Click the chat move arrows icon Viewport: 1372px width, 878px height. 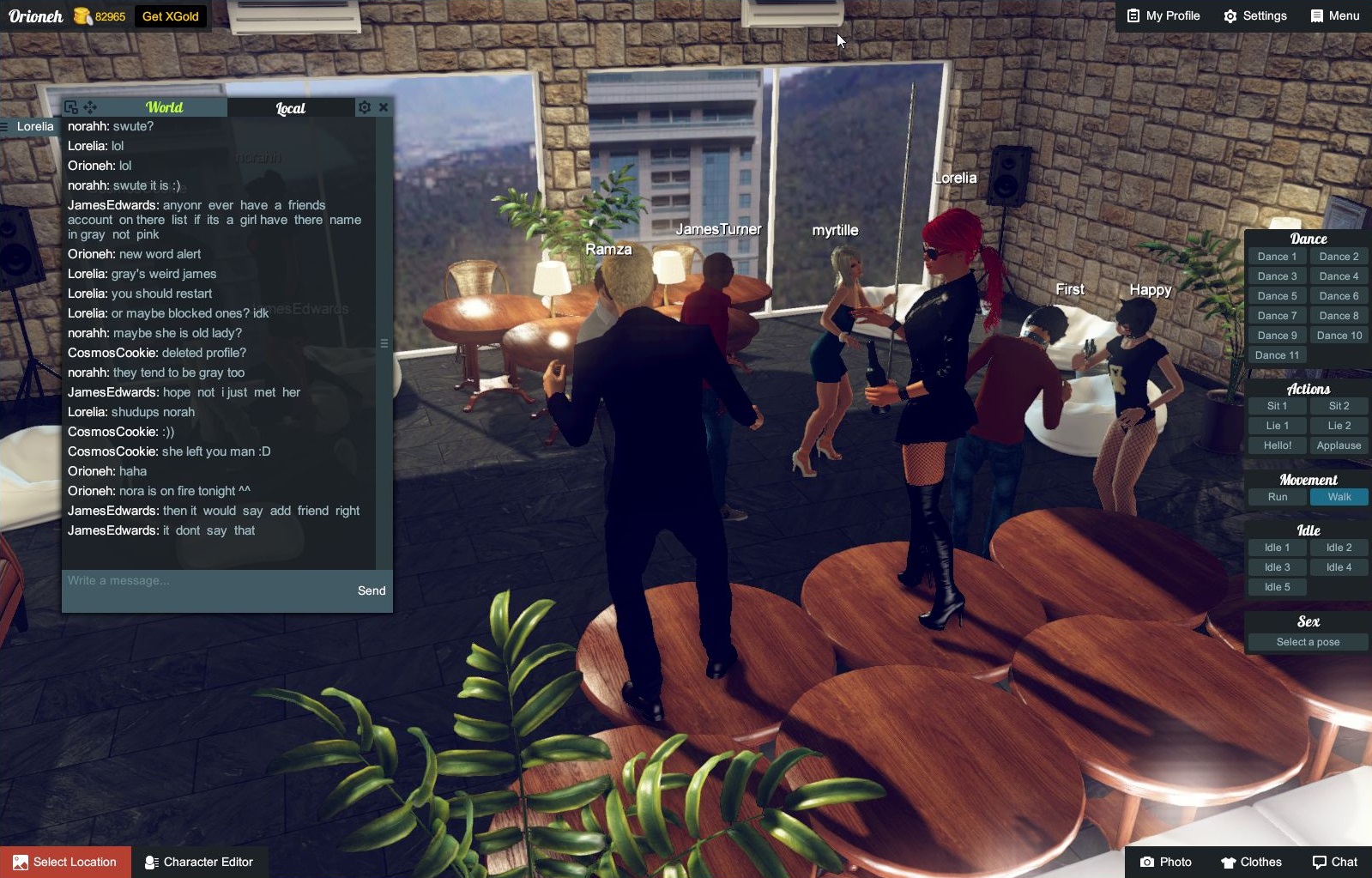click(x=88, y=106)
